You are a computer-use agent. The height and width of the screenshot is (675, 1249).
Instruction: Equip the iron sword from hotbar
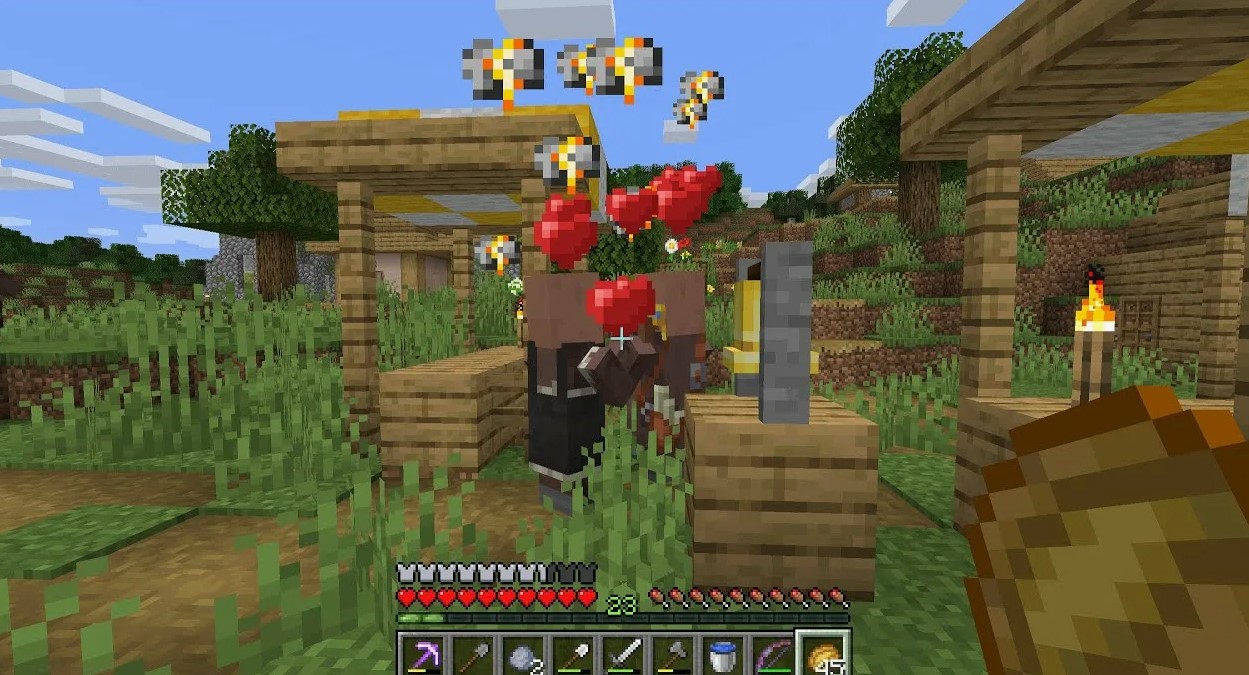[x=622, y=656]
